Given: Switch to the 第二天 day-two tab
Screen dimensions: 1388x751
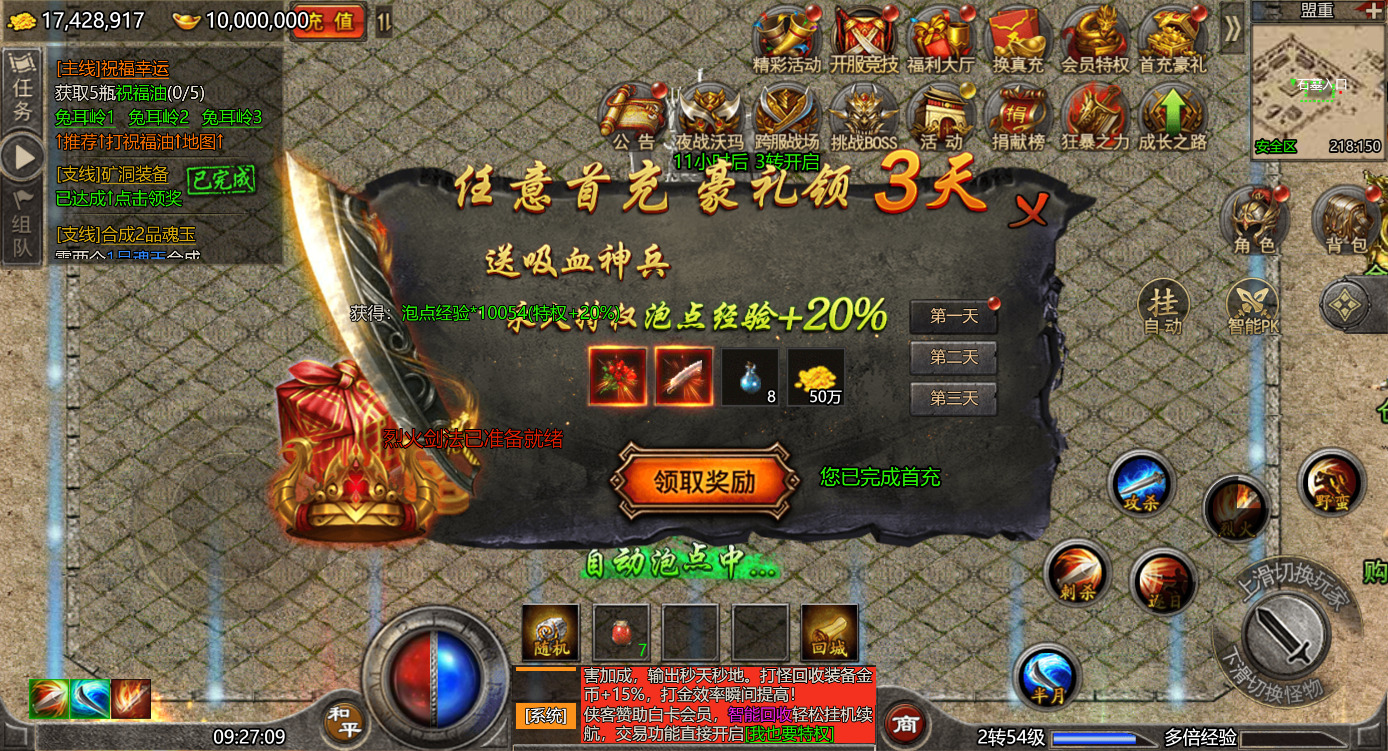Looking at the screenshot, I should coord(951,358).
